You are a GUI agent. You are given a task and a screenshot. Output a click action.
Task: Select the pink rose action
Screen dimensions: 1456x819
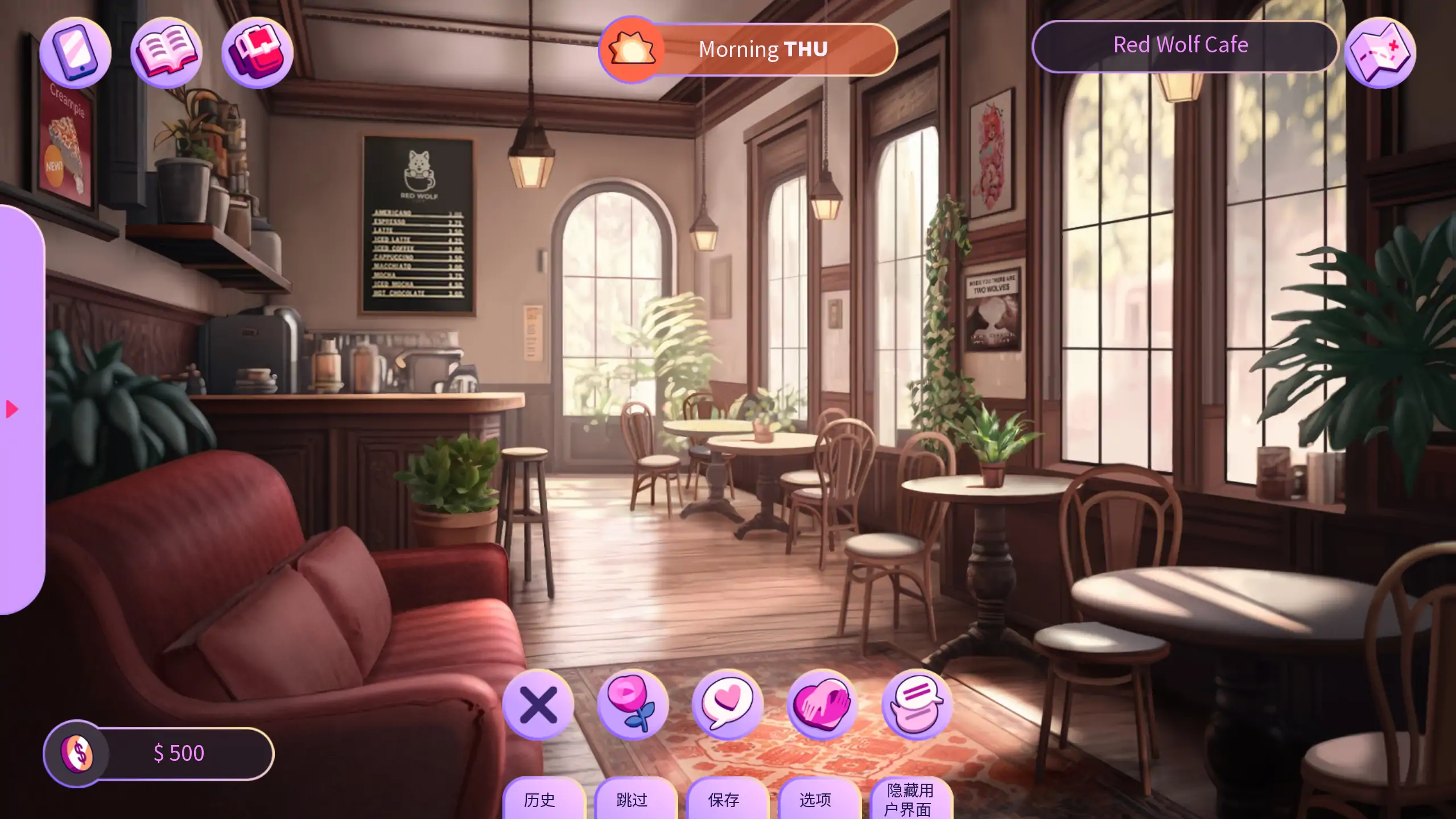coord(633,705)
